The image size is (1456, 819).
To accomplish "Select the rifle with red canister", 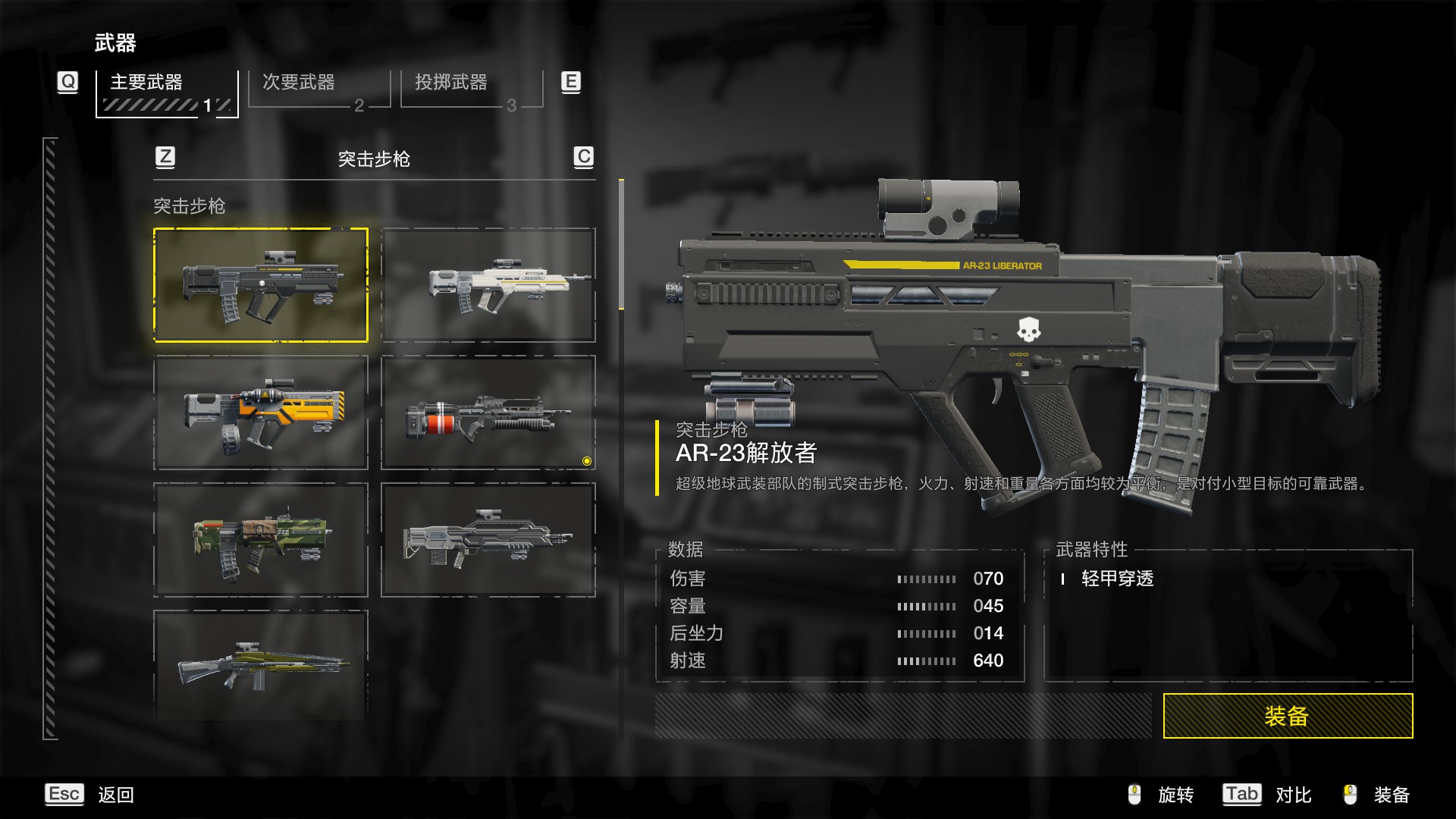I will click(488, 413).
